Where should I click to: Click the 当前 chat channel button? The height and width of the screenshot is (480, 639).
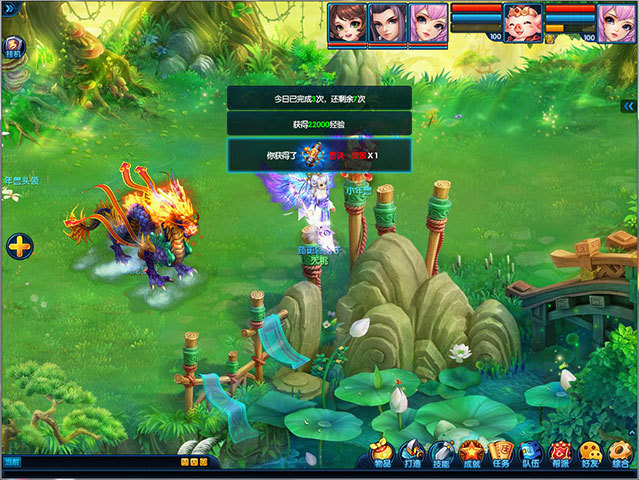point(11,462)
